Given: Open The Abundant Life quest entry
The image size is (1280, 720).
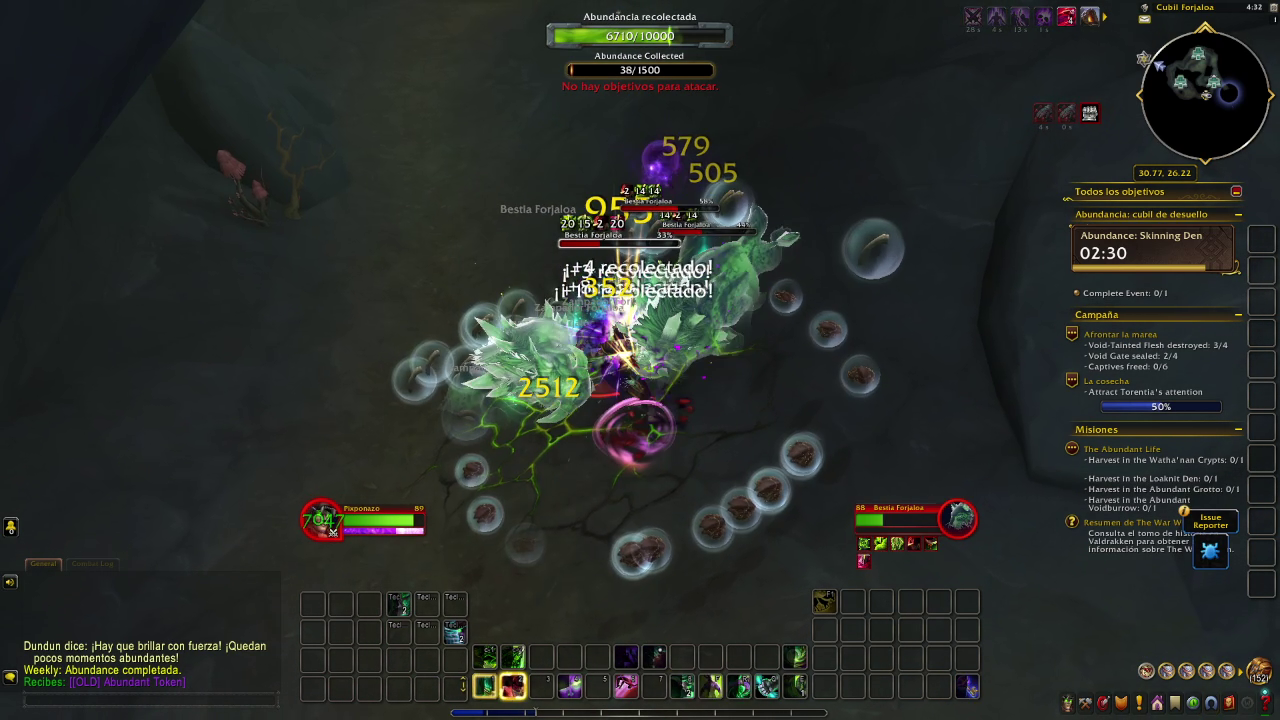Looking at the screenshot, I should [1122, 449].
